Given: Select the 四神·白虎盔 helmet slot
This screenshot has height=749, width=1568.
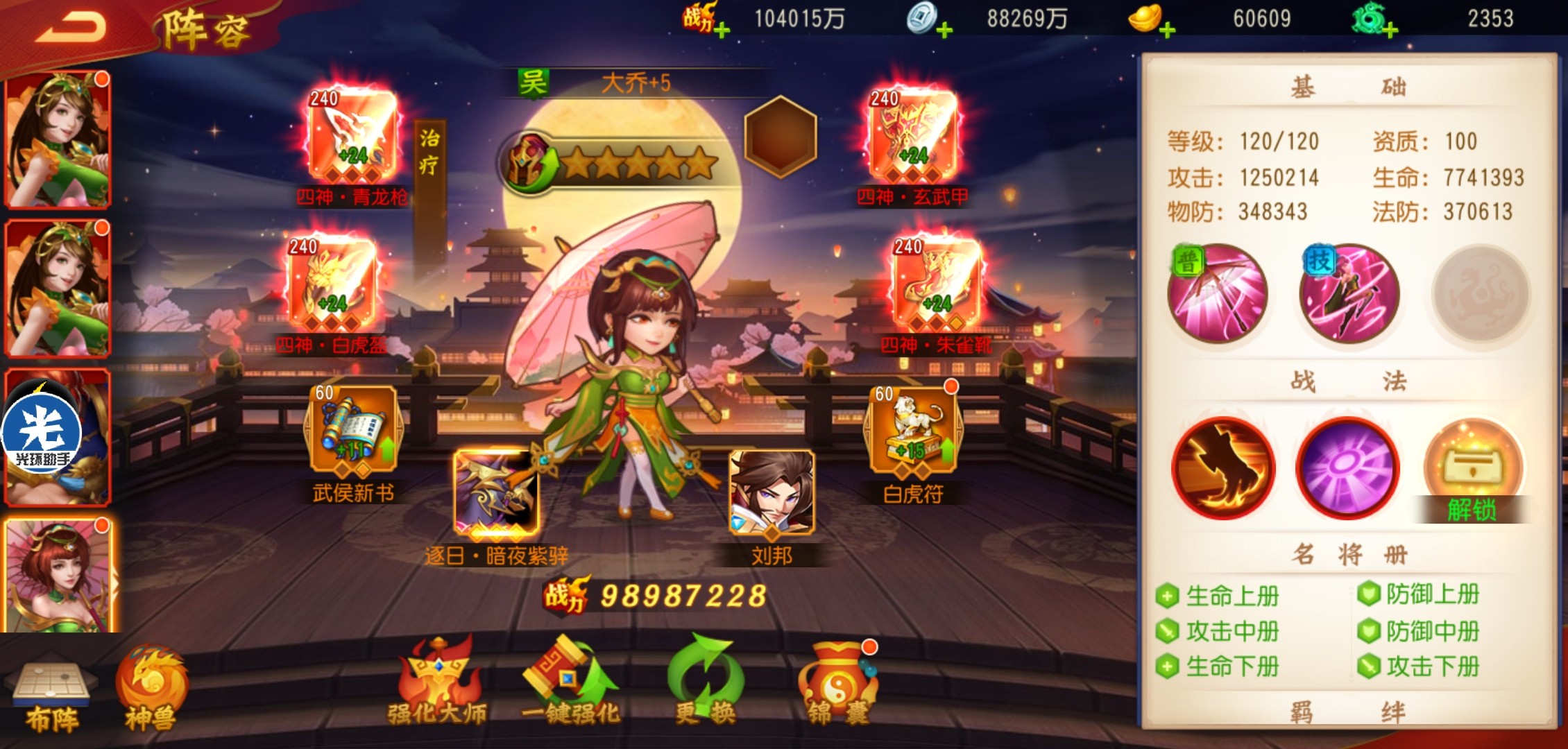Looking at the screenshot, I should tap(332, 284).
